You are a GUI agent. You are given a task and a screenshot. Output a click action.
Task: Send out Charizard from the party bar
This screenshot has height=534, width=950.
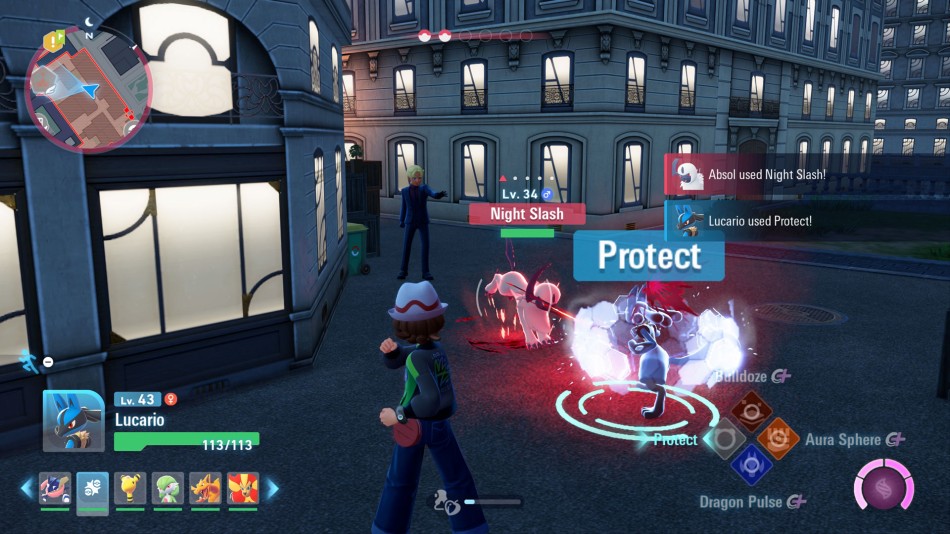(205, 489)
